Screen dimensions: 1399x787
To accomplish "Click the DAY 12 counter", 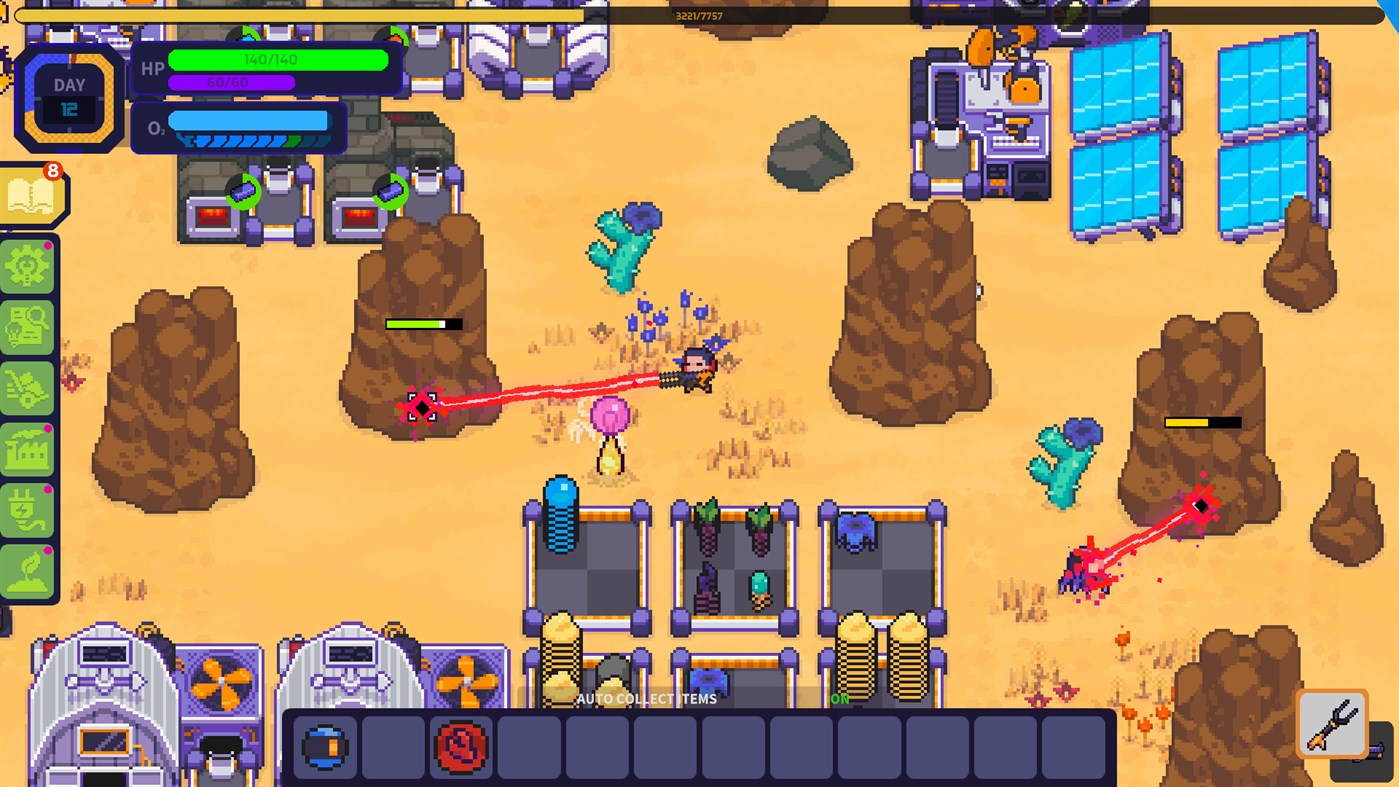I will (69, 95).
